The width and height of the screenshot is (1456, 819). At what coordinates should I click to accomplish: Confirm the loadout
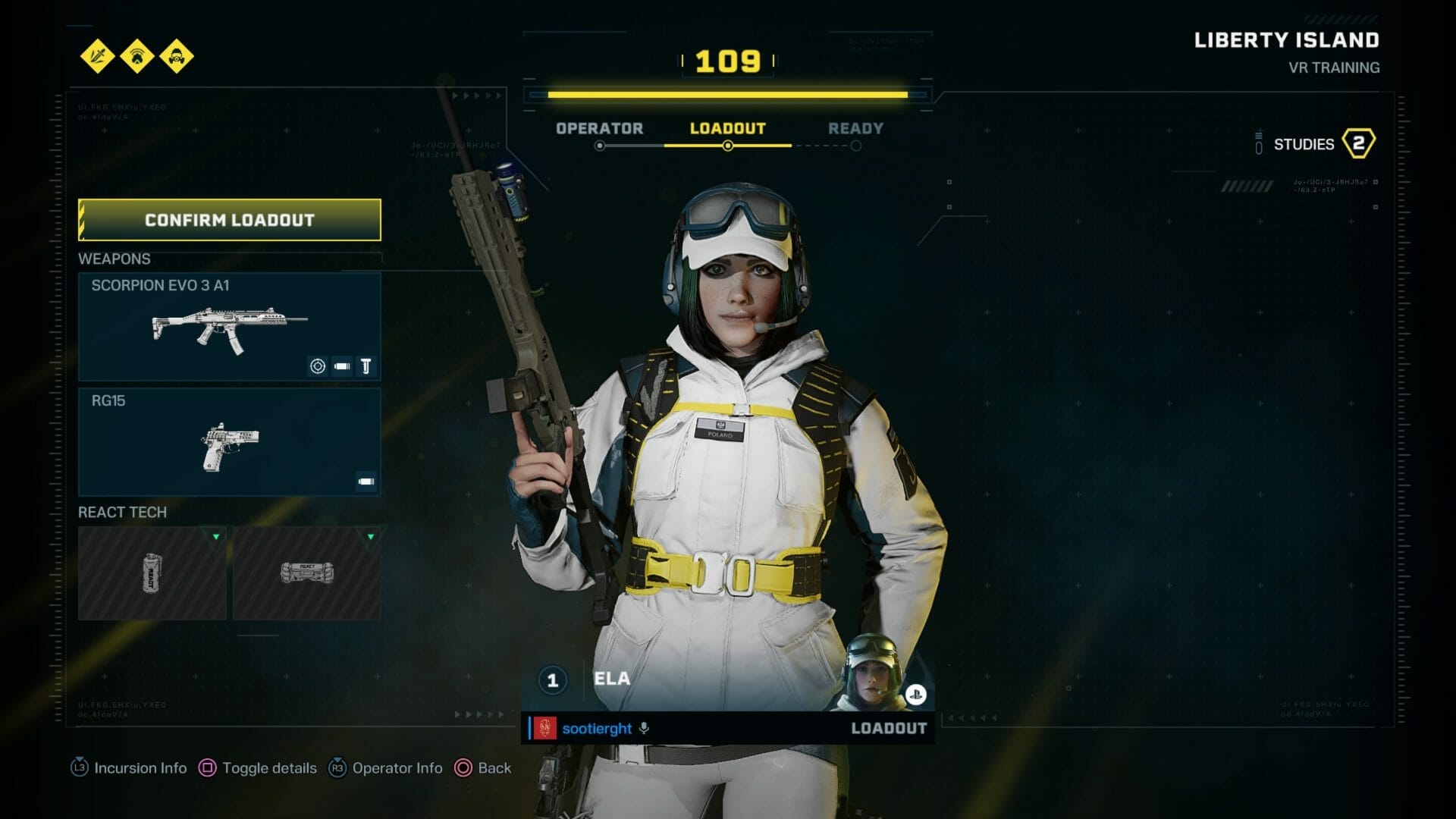(x=229, y=220)
